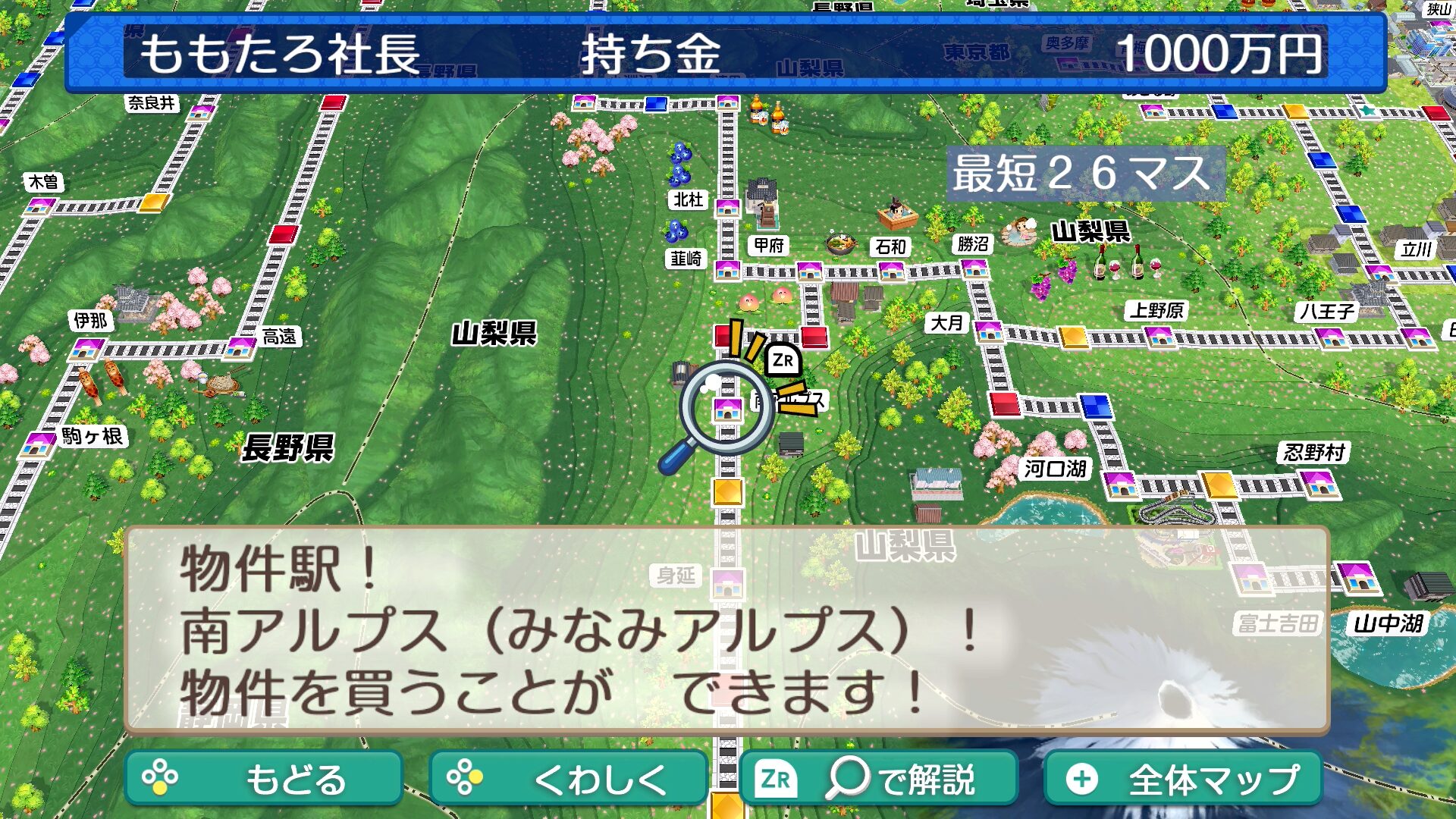Choose the くわしく details button

tap(568, 778)
